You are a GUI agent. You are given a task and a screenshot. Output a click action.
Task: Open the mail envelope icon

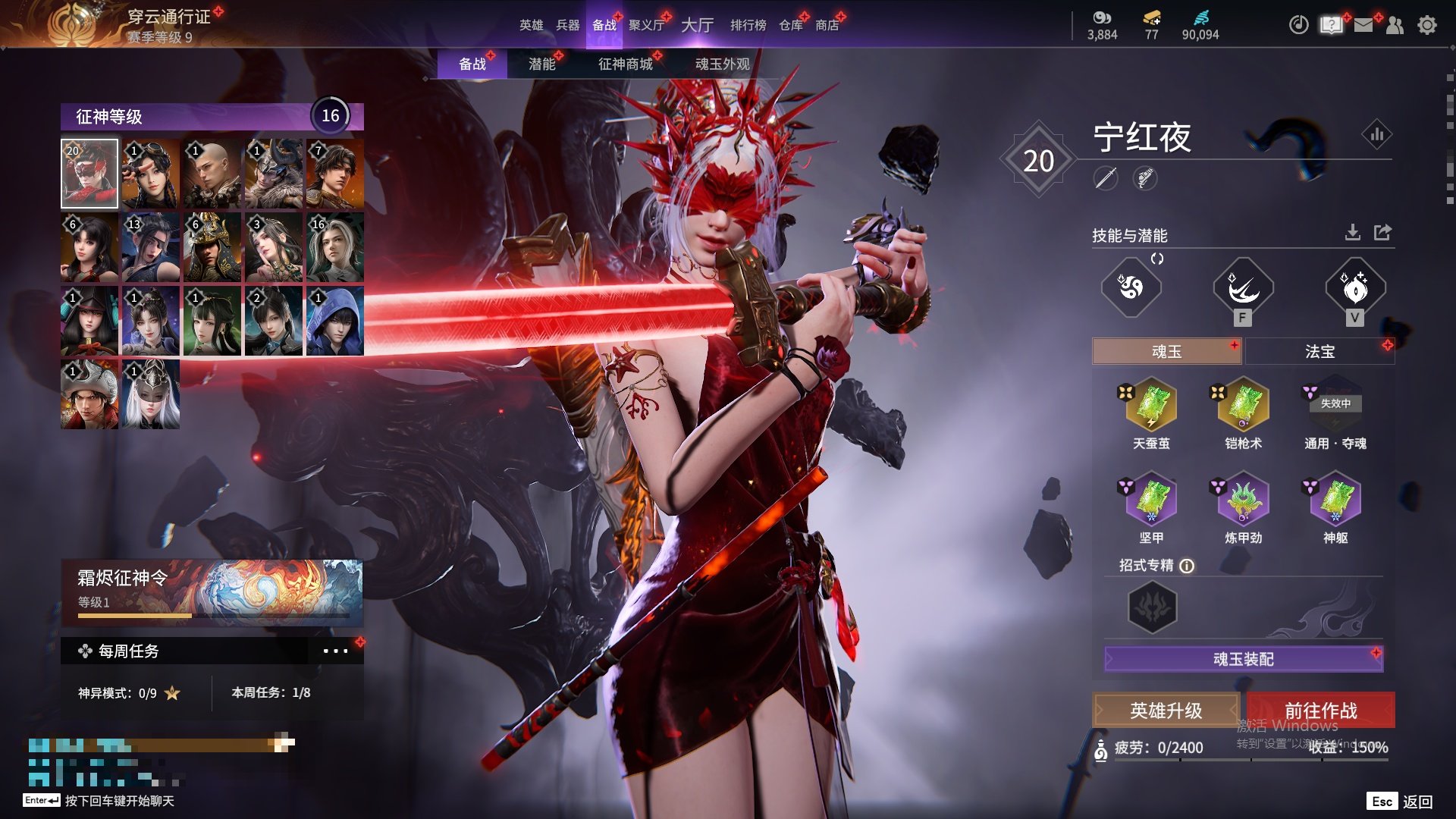click(1363, 25)
